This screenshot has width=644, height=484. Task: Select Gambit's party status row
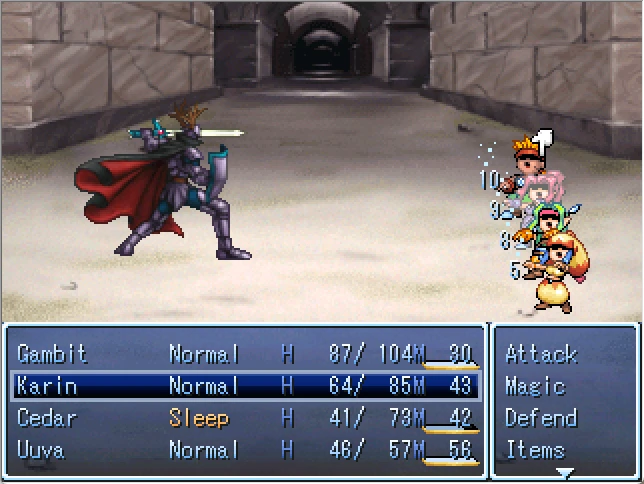pyautogui.click(x=244, y=354)
